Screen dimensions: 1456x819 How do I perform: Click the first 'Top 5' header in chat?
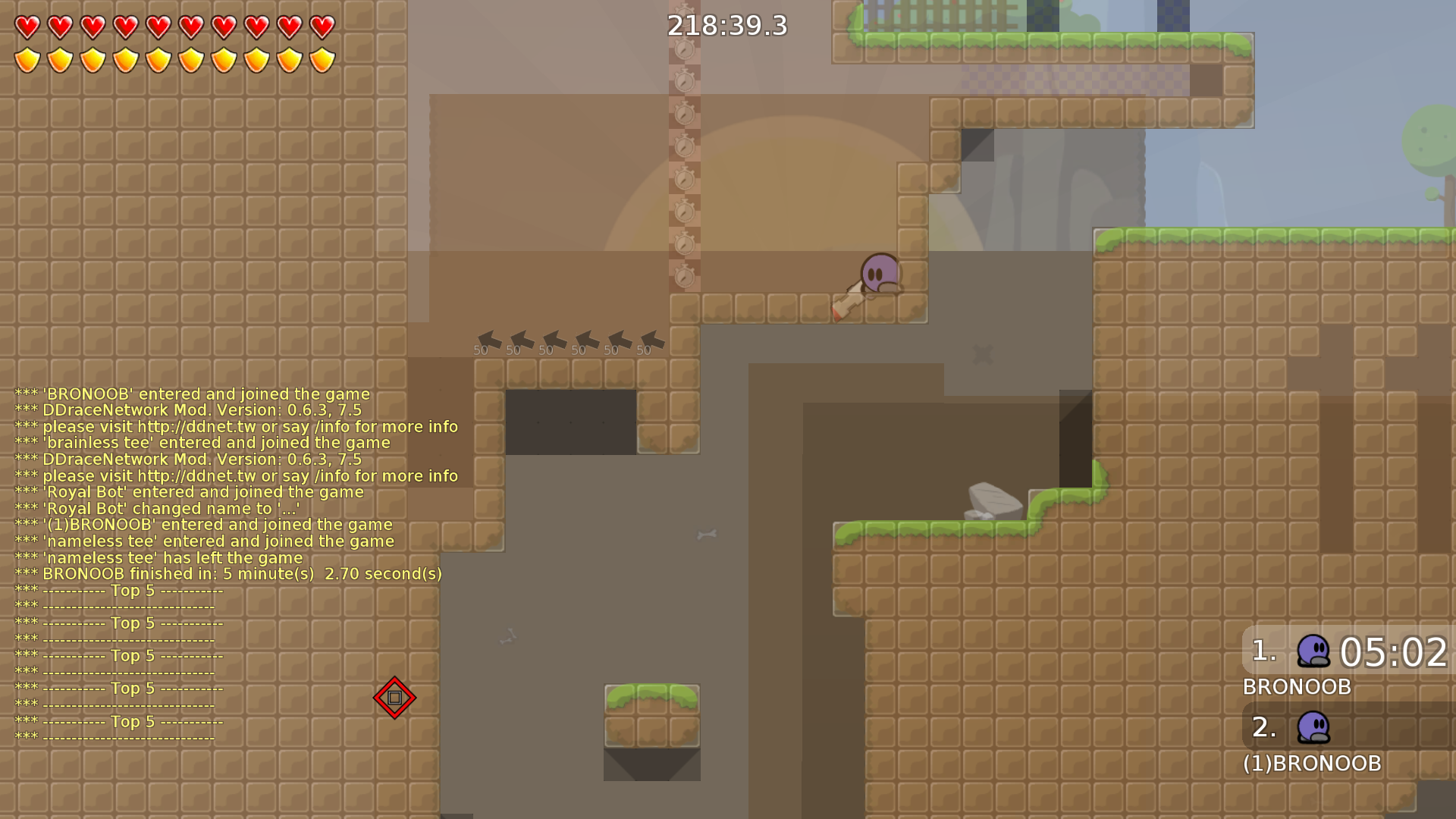click(133, 591)
